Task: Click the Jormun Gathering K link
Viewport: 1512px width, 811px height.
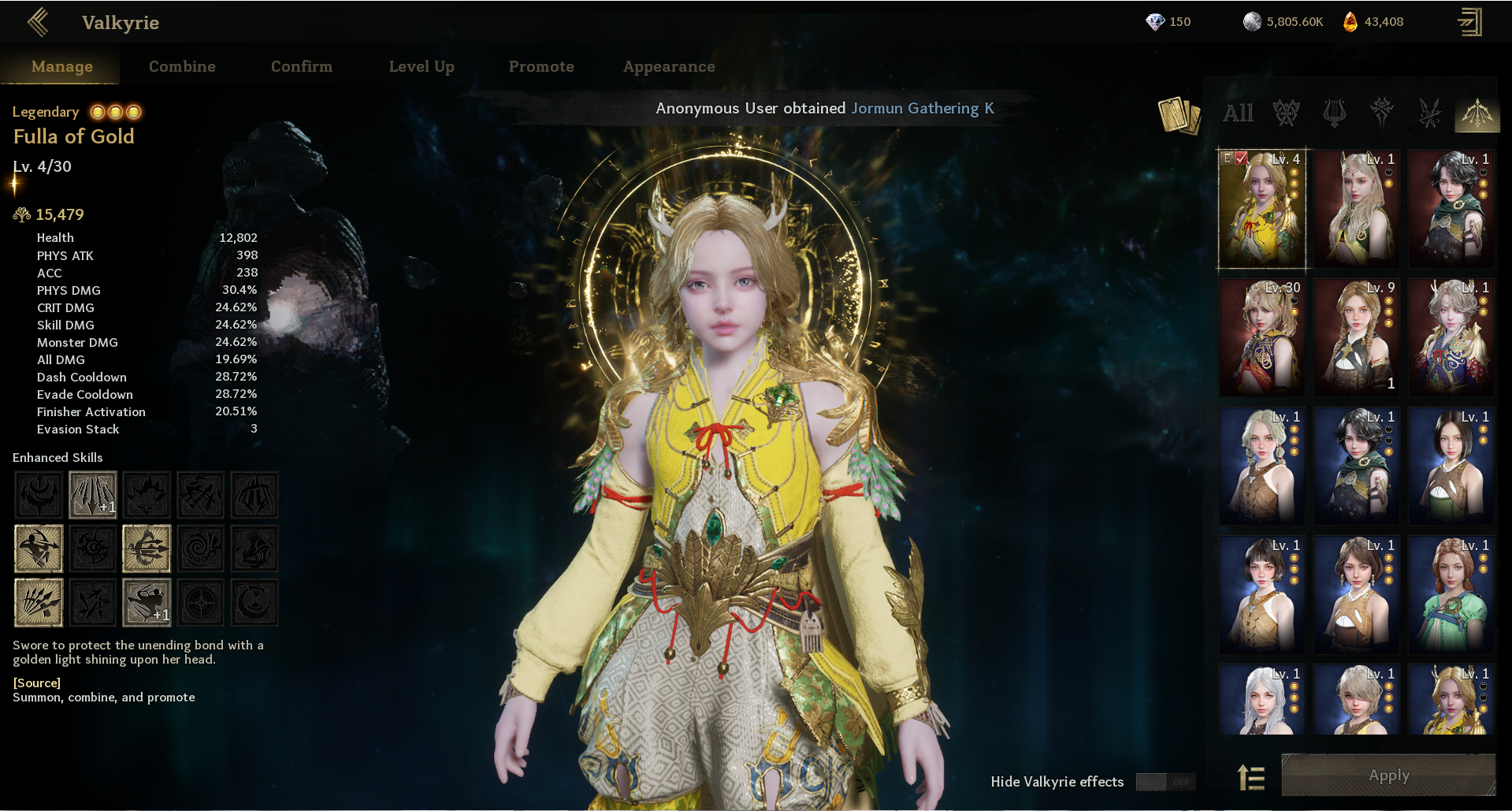Action: click(x=923, y=108)
